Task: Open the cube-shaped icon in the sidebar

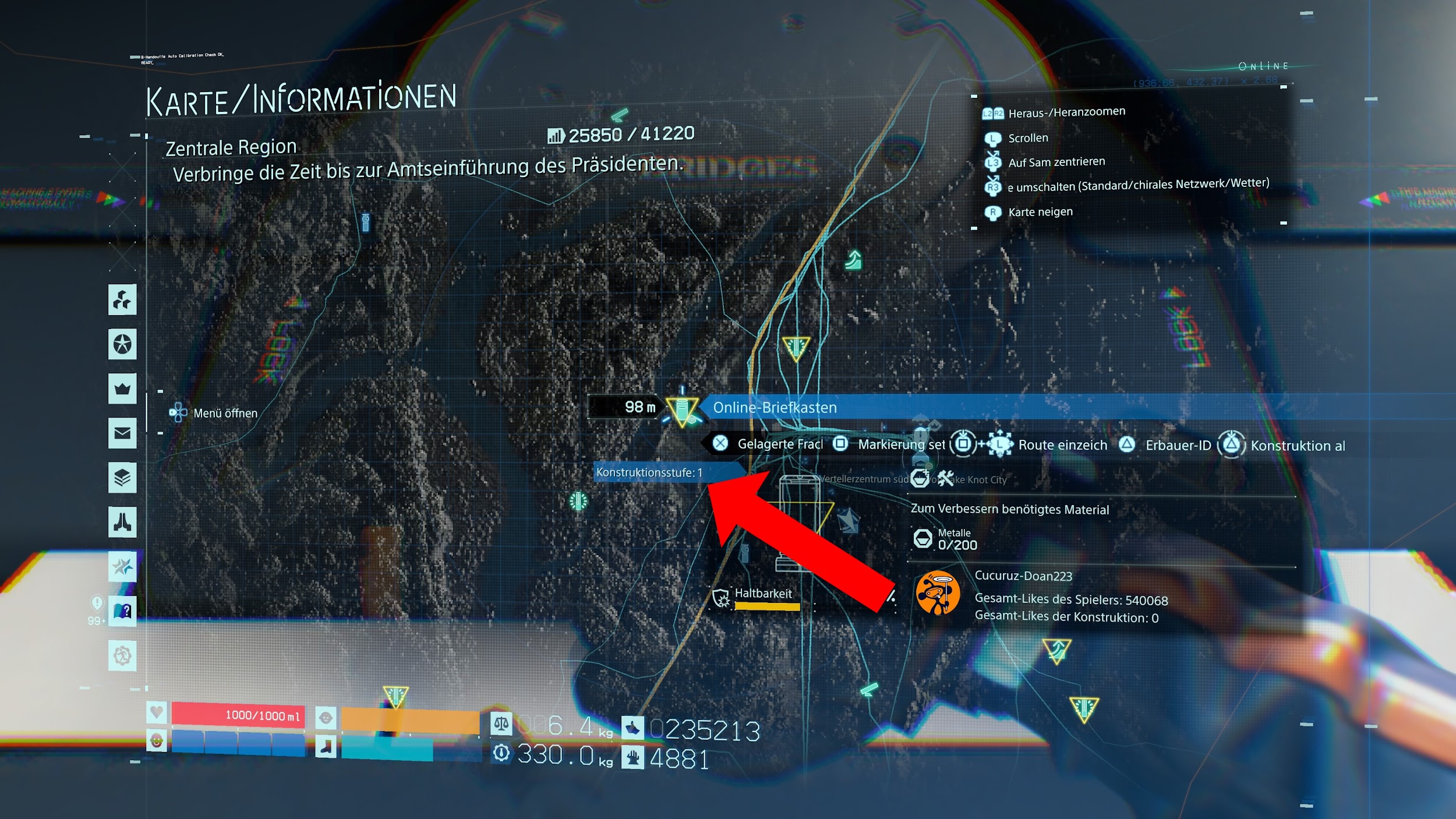Action: 122,300
